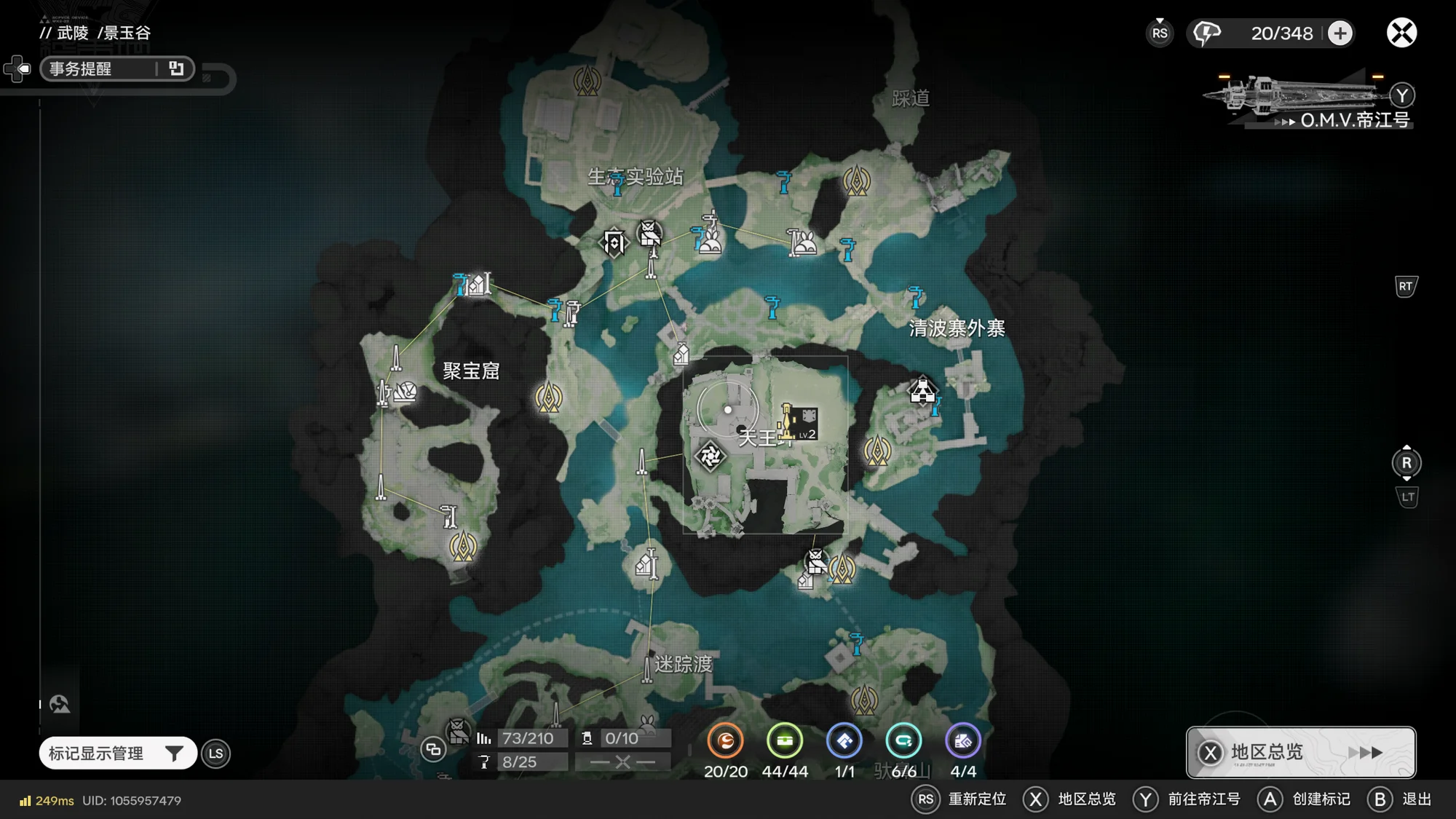Viewport: 1456px width, 819px height.
Task: Click the round icon above 标记显示管理
Action: (x=60, y=704)
